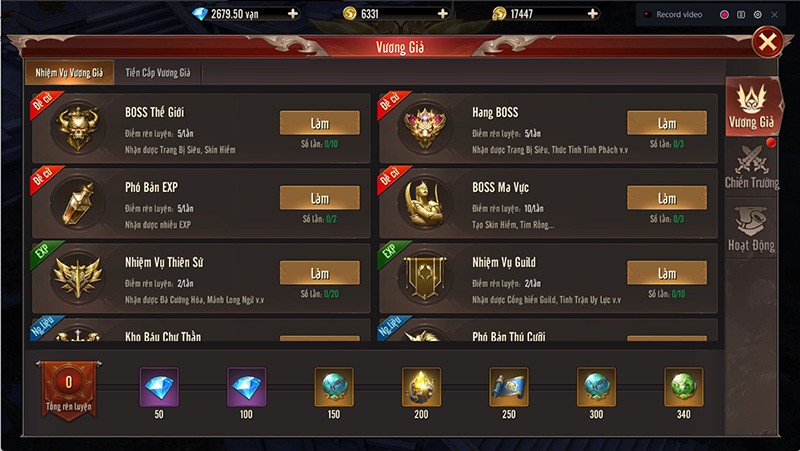Click Làm for BOSS Ma Vực
Viewport: 800px width, 451px height.
coord(666,198)
